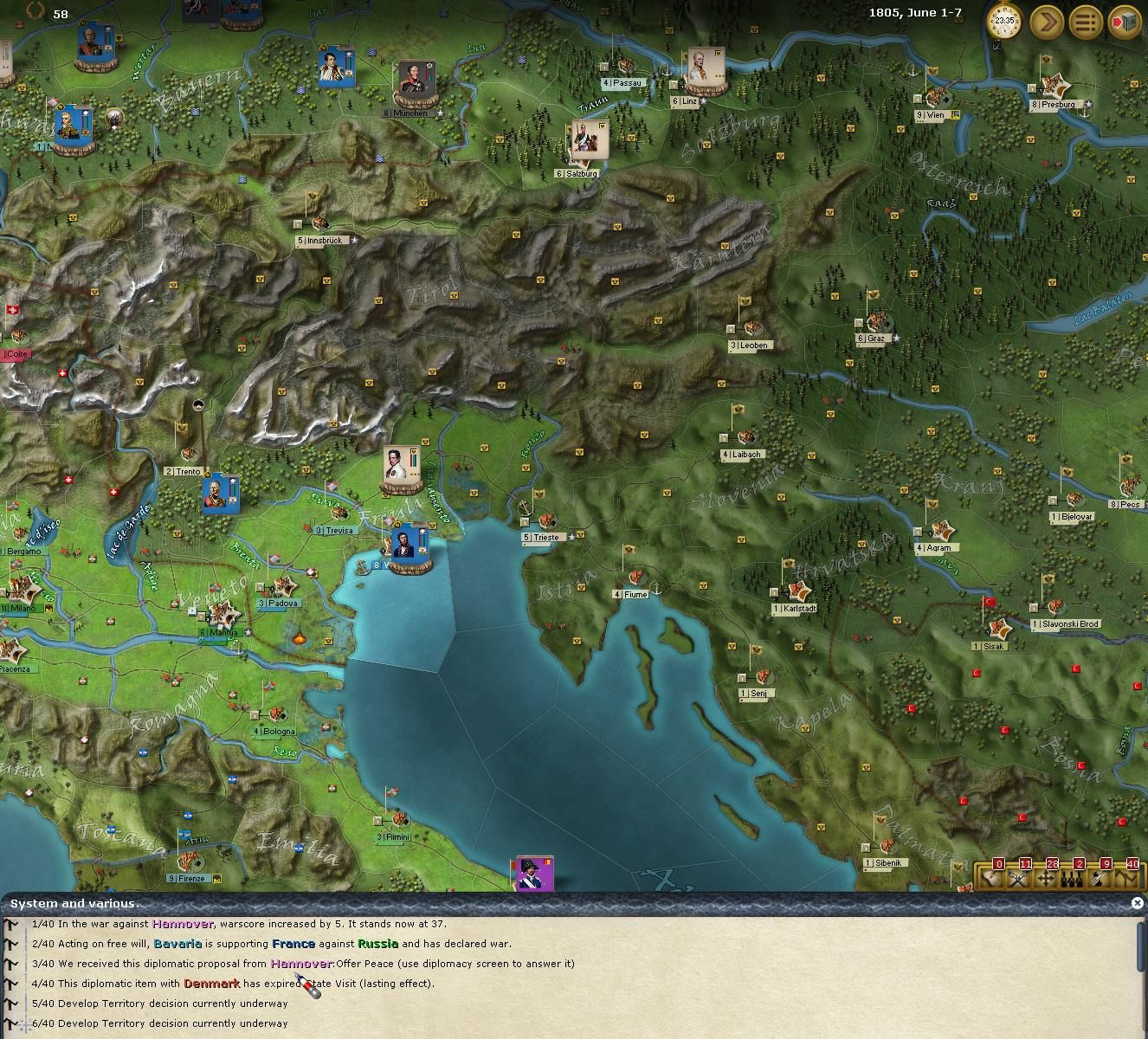Click the end turn arrow button
The width and height of the screenshot is (1148, 1039).
click(x=1046, y=22)
